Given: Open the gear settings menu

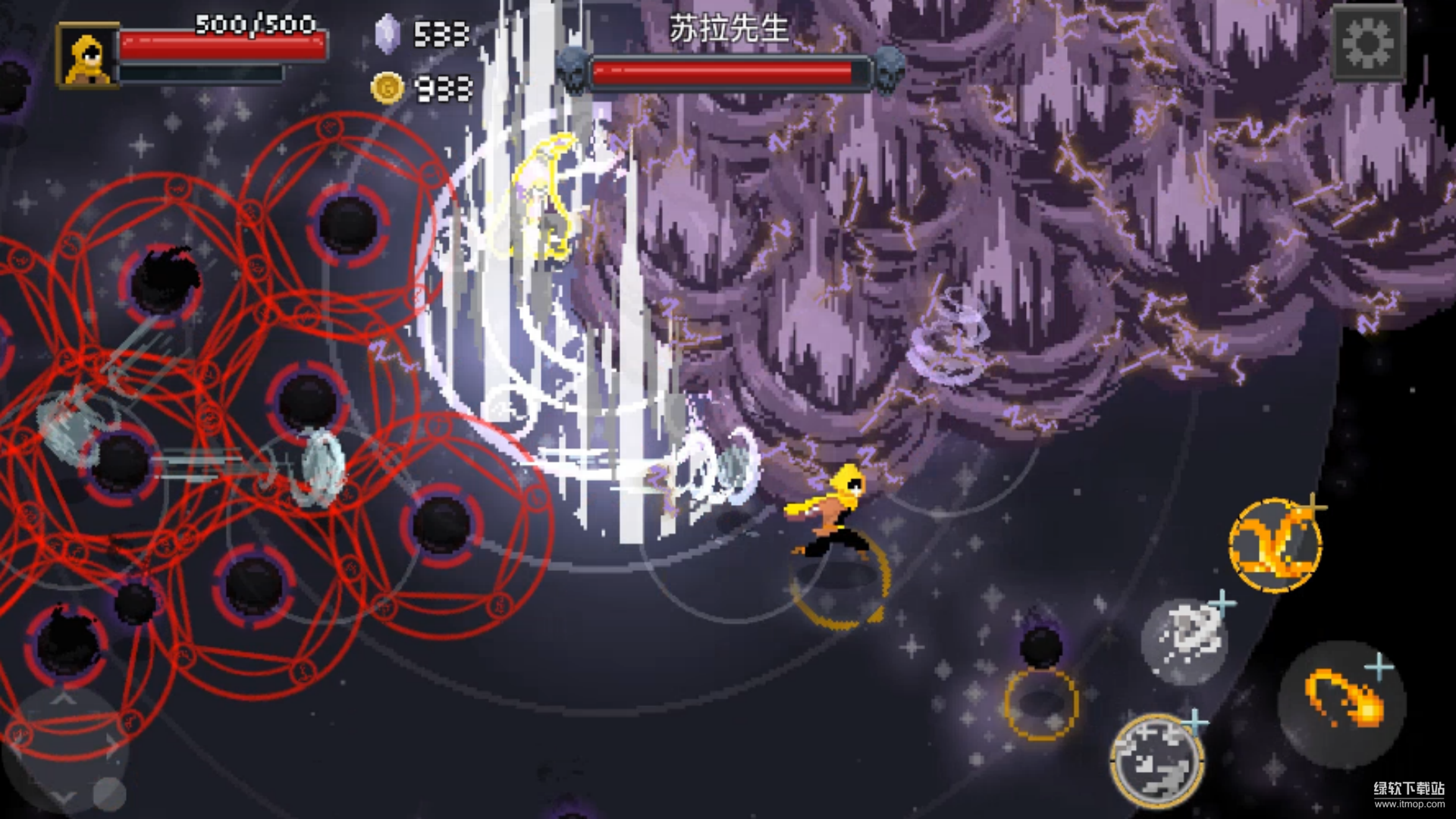Looking at the screenshot, I should coord(1368,44).
